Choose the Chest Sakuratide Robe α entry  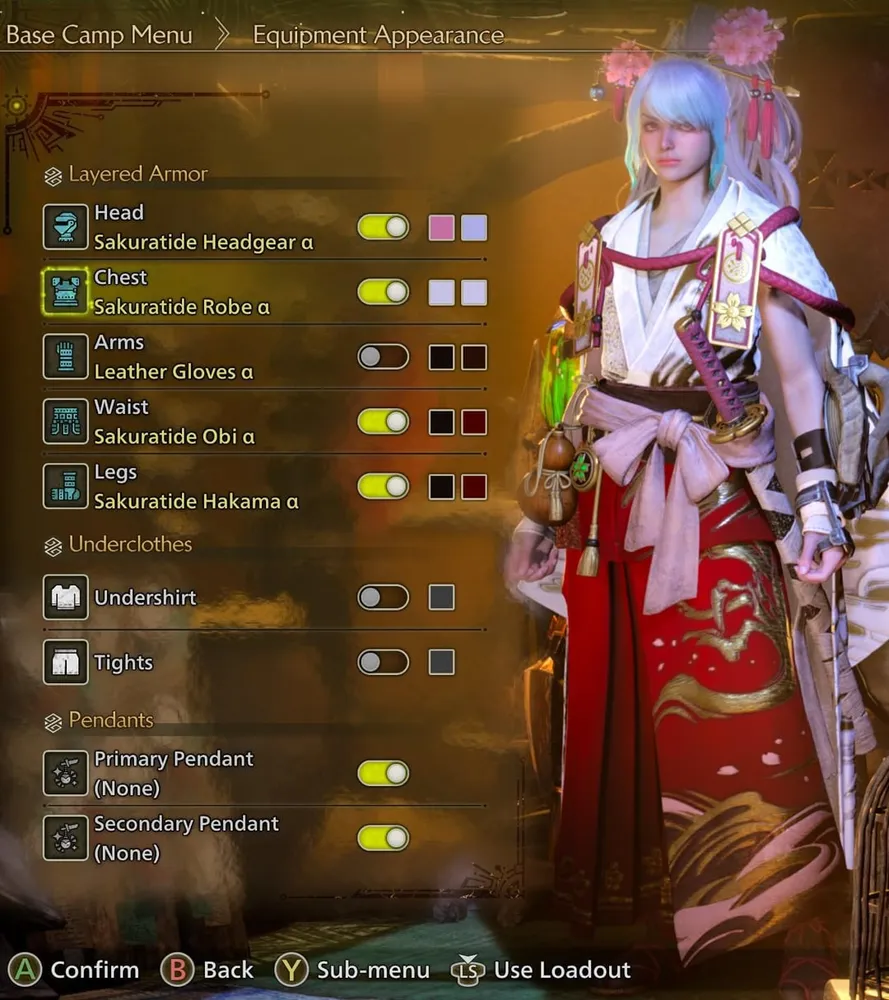point(180,292)
